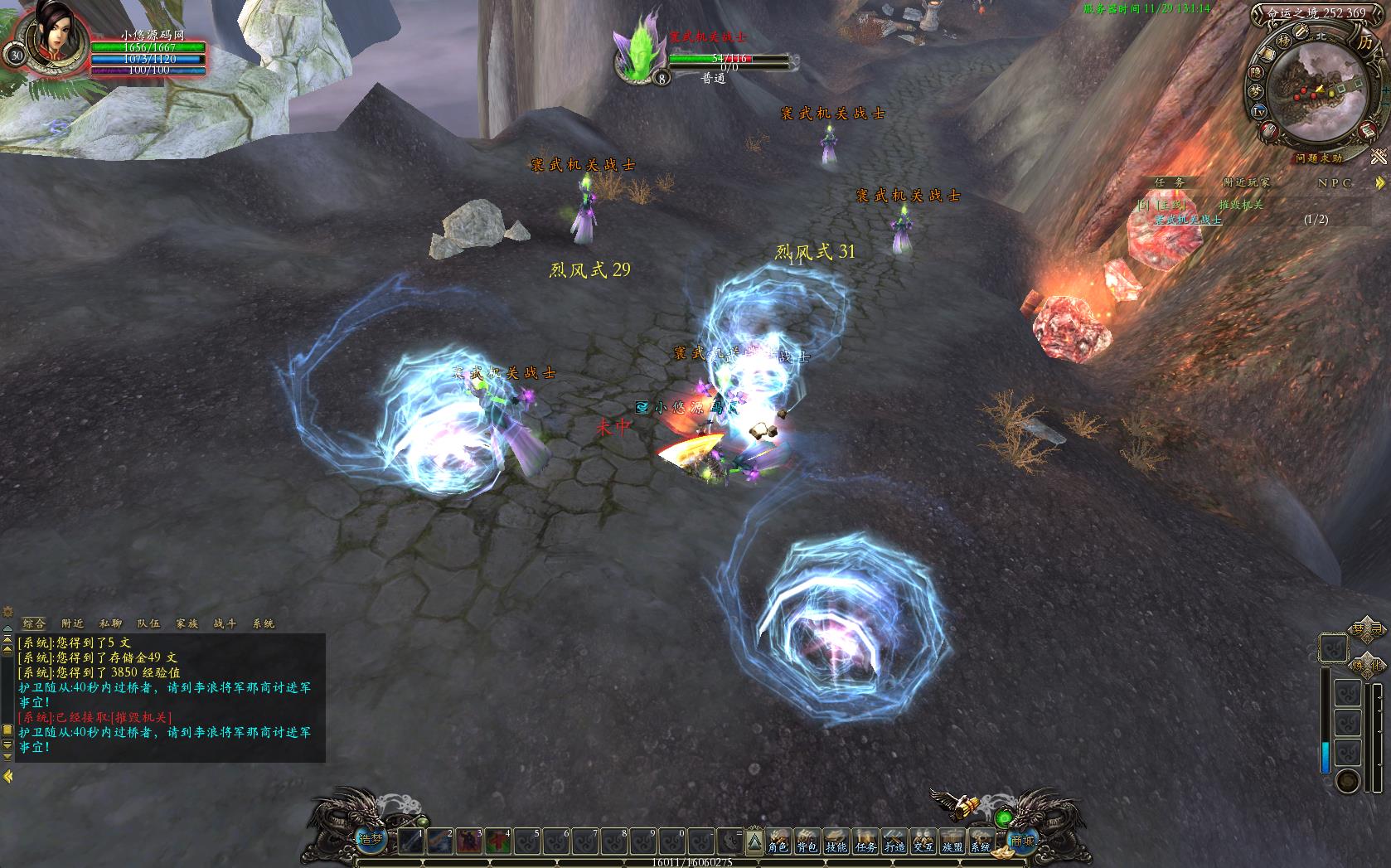Activate the skill in hotbar slot 1
The width and height of the screenshot is (1391, 868).
point(411,842)
